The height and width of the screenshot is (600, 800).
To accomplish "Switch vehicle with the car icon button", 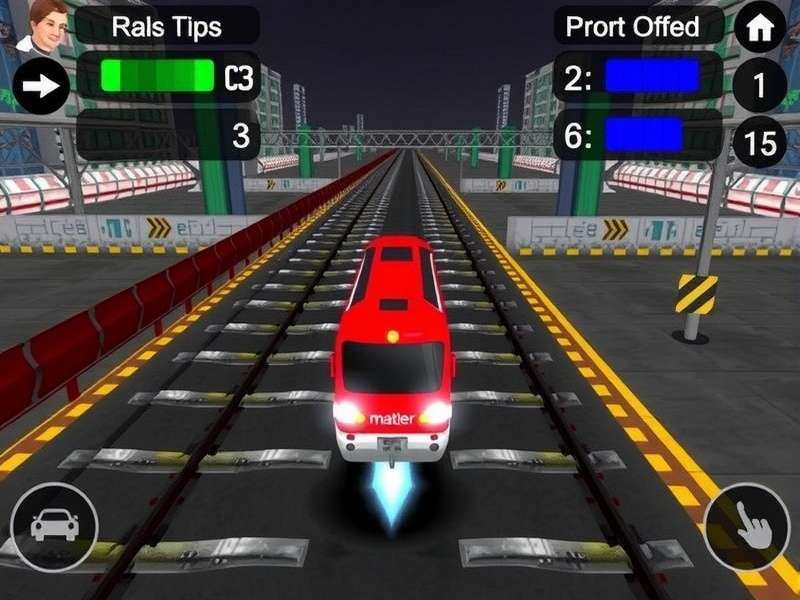I will pyautogui.click(x=54, y=527).
